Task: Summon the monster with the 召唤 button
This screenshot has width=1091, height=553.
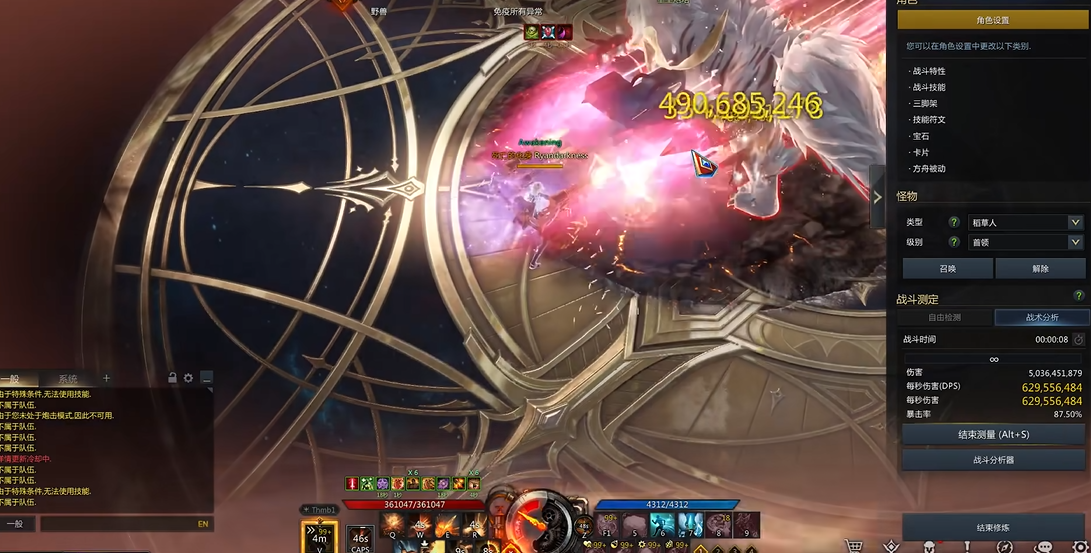Action: pos(947,268)
